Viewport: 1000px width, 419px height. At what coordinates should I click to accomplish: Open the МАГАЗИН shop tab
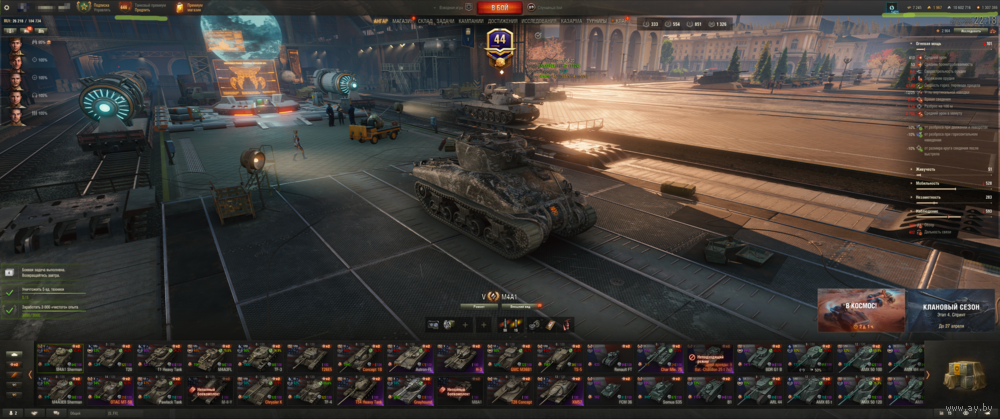(403, 20)
